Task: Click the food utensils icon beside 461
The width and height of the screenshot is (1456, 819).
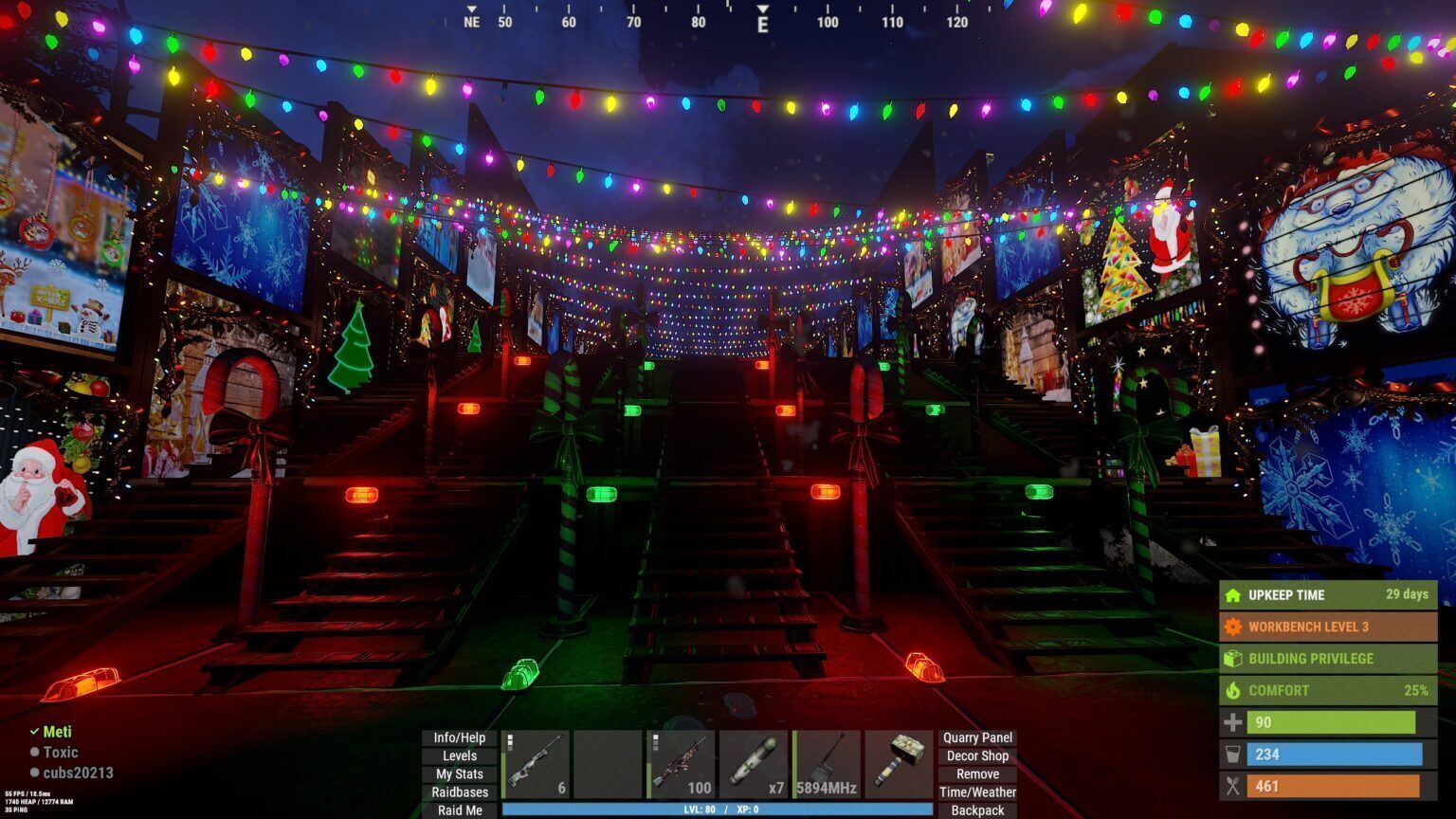Action: [1233, 786]
